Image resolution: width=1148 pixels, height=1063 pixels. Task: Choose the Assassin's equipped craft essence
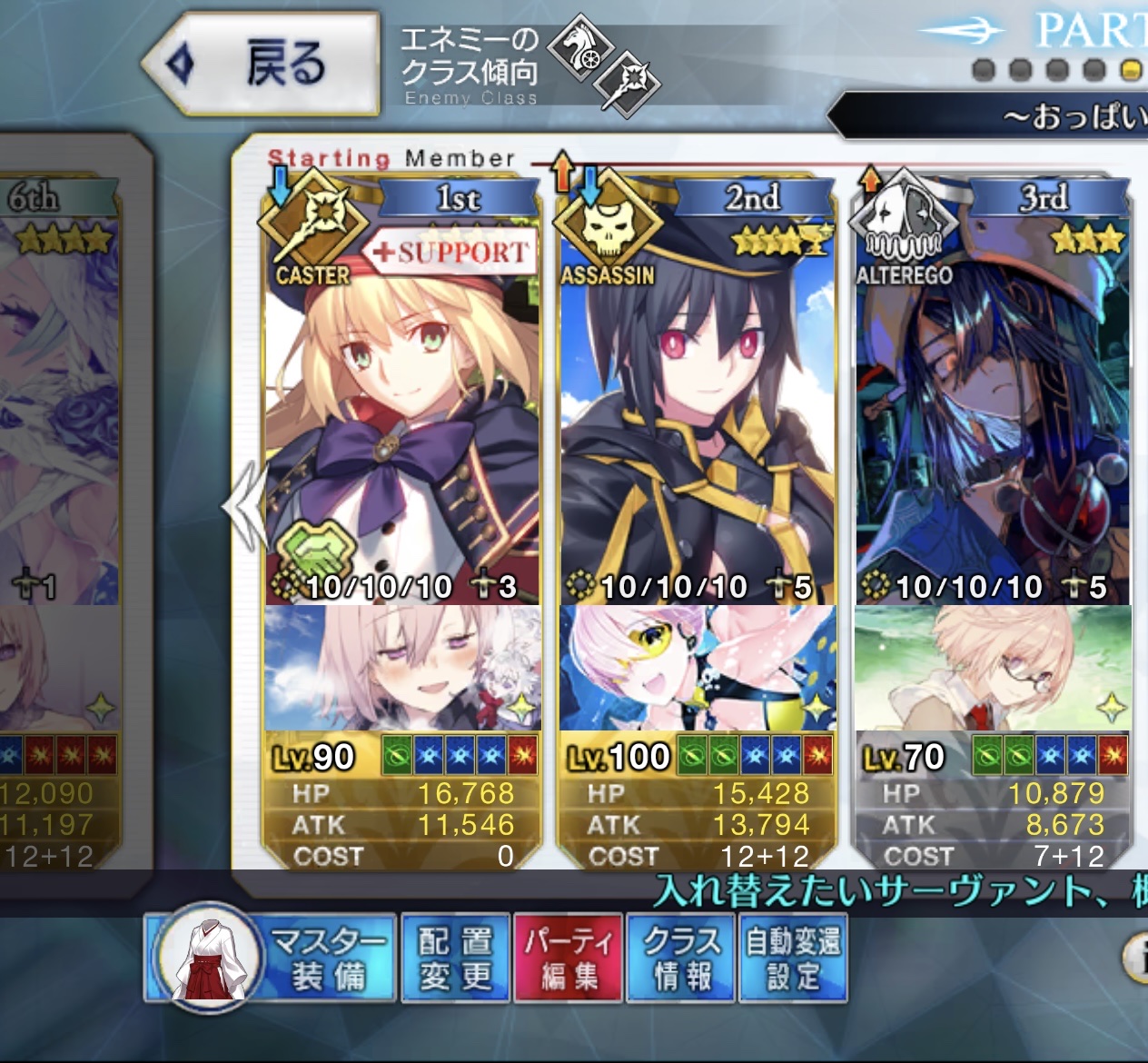coord(697,669)
